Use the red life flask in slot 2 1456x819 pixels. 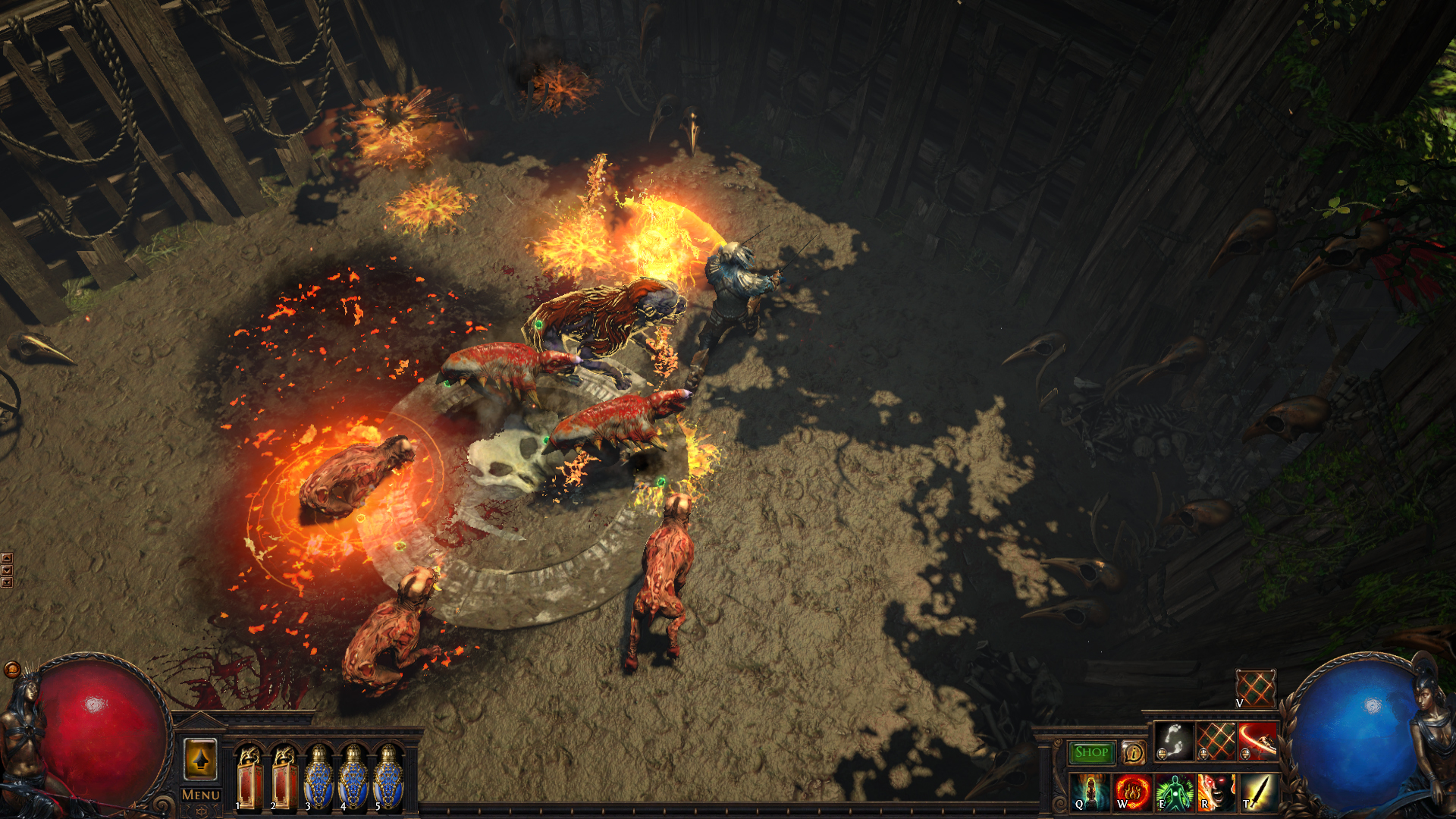tap(284, 778)
